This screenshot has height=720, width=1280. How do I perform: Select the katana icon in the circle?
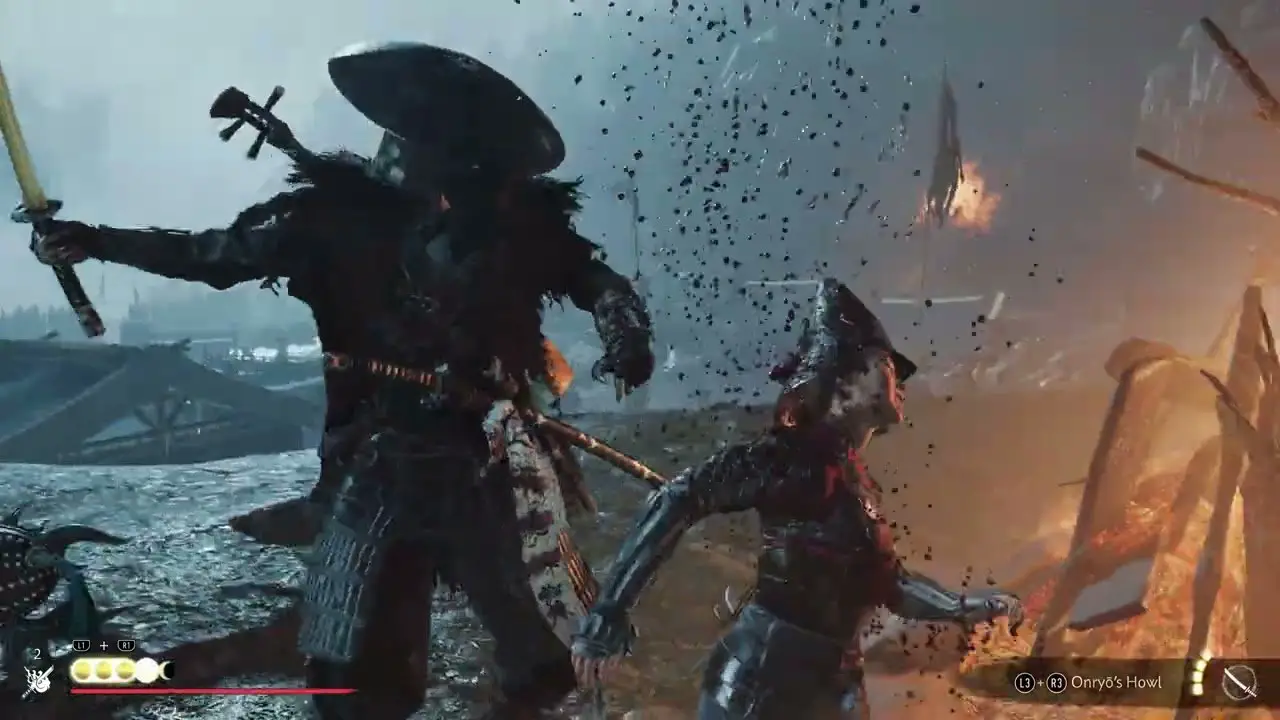[x=1239, y=683]
